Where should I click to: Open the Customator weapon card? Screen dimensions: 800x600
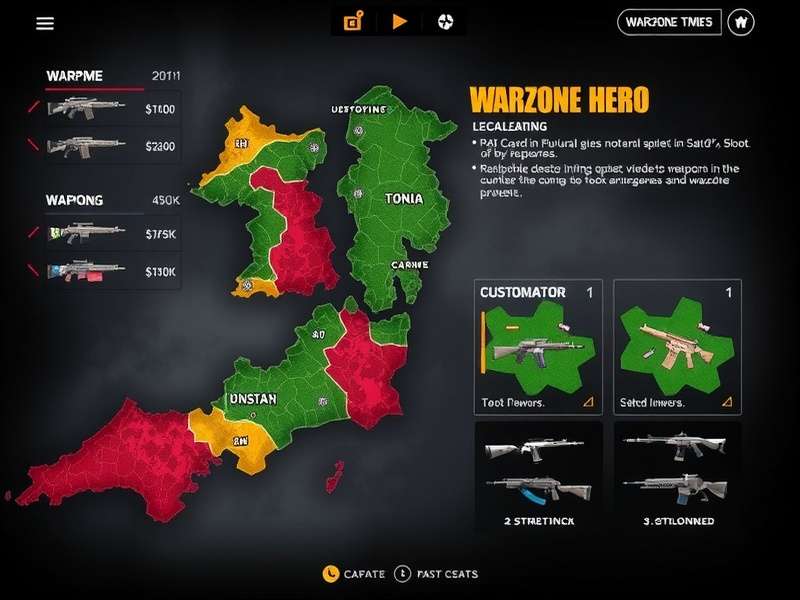tap(538, 347)
